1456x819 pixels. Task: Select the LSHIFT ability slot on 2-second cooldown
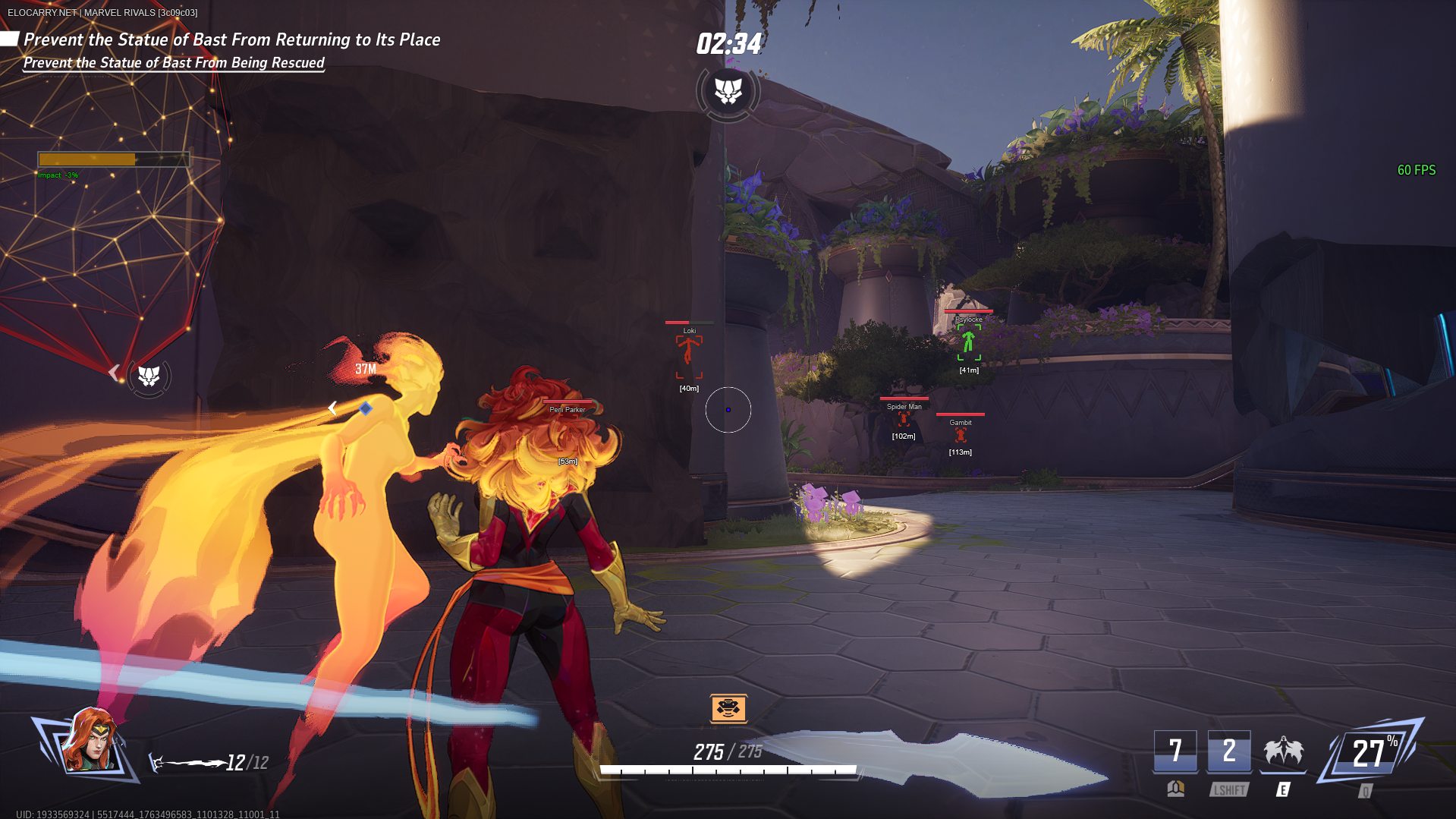[1229, 751]
